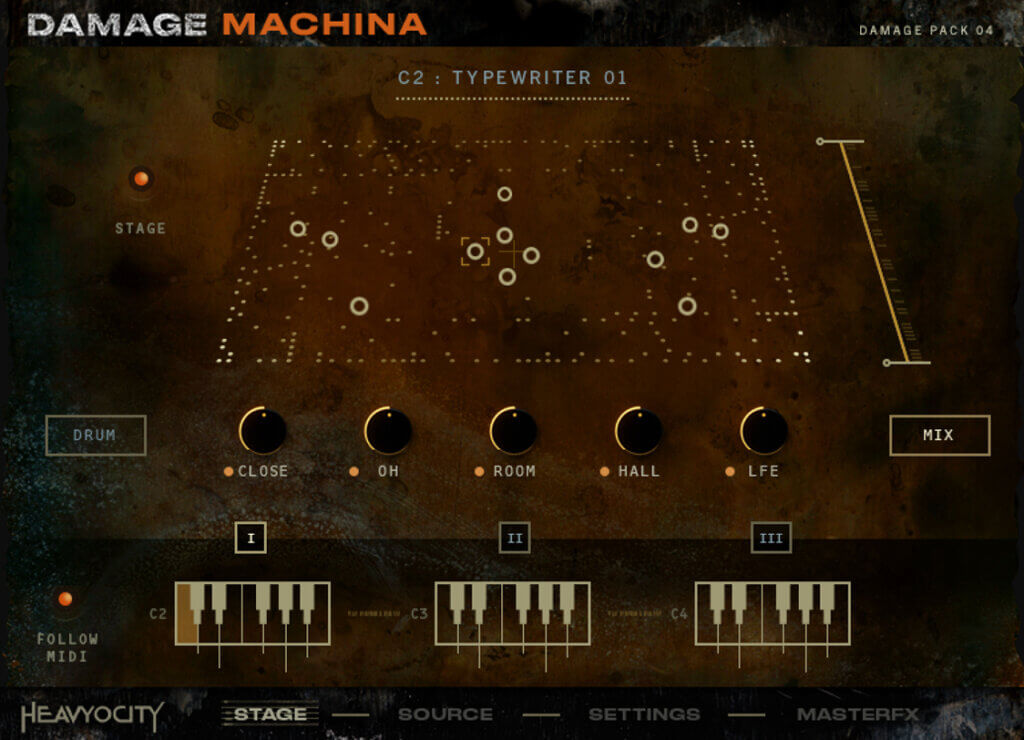Select keyboard range I button
This screenshot has width=1024, height=740.
point(250,538)
